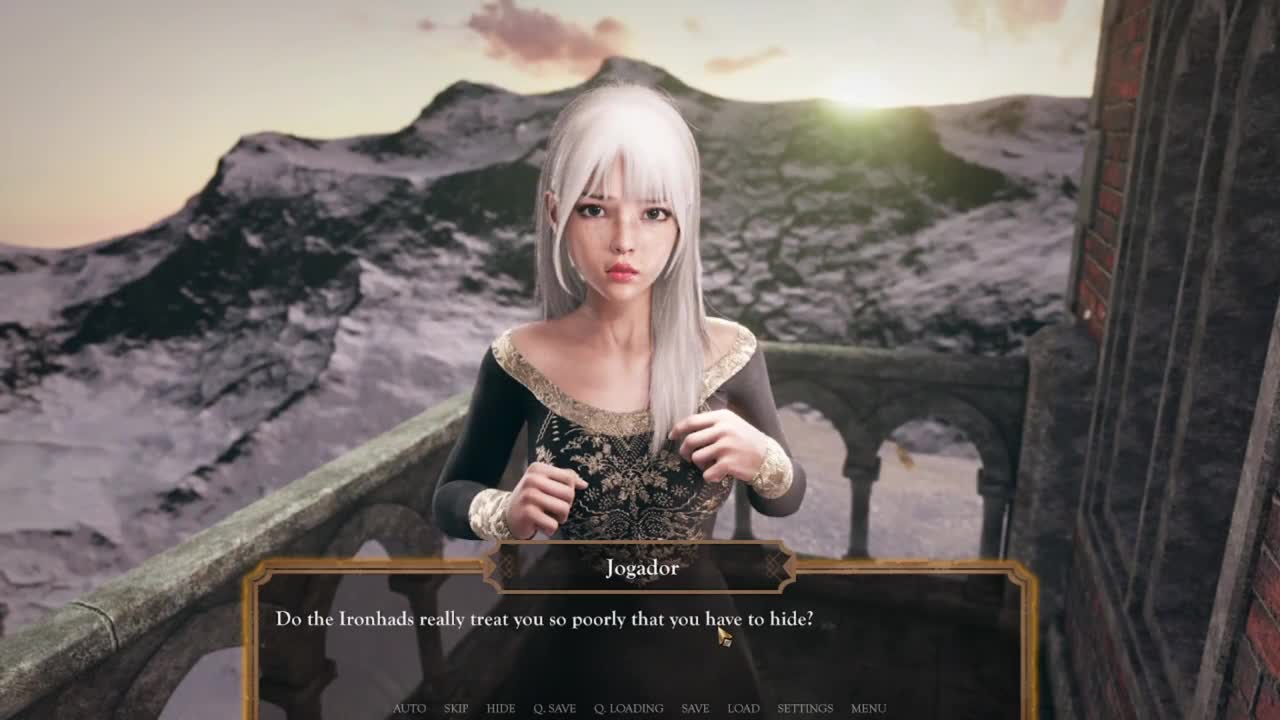Screen dimensions: 1280x720
Task: Activate the SKIP text button
Action: (456, 708)
